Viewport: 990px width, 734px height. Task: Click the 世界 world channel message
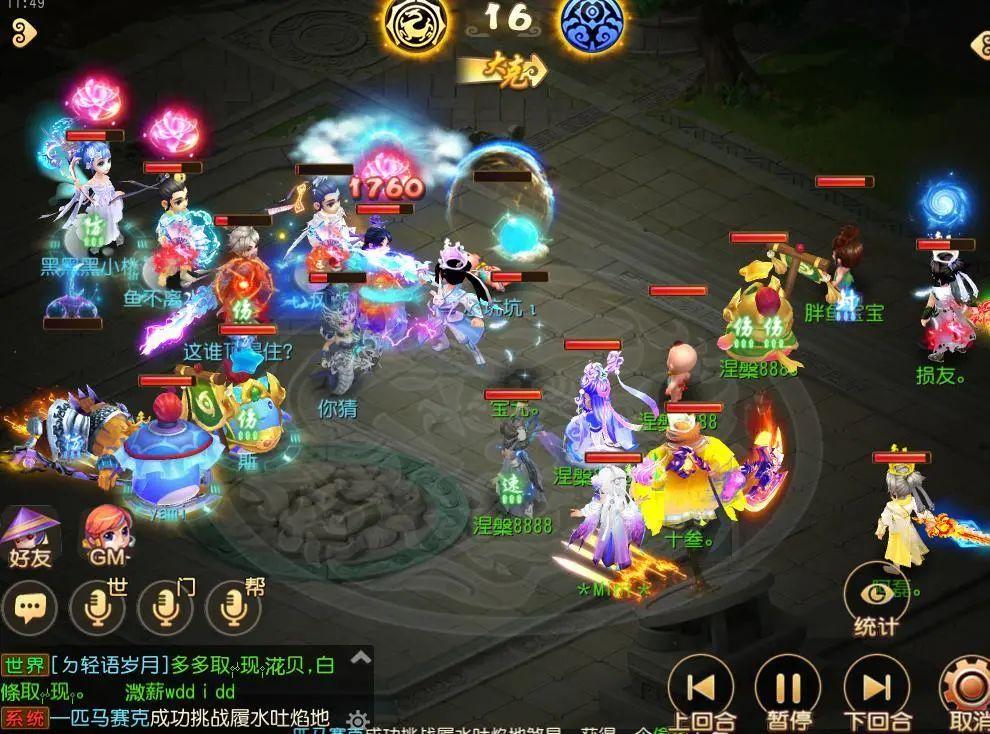(x=180, y=665)
